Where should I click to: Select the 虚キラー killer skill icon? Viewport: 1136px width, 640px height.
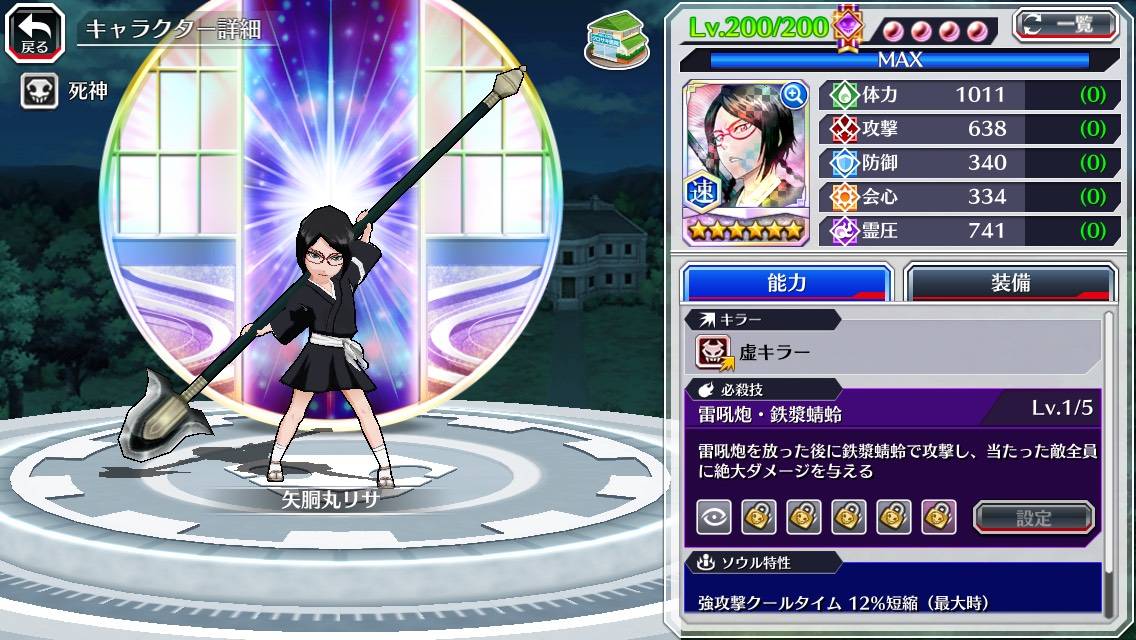[714, 352]
